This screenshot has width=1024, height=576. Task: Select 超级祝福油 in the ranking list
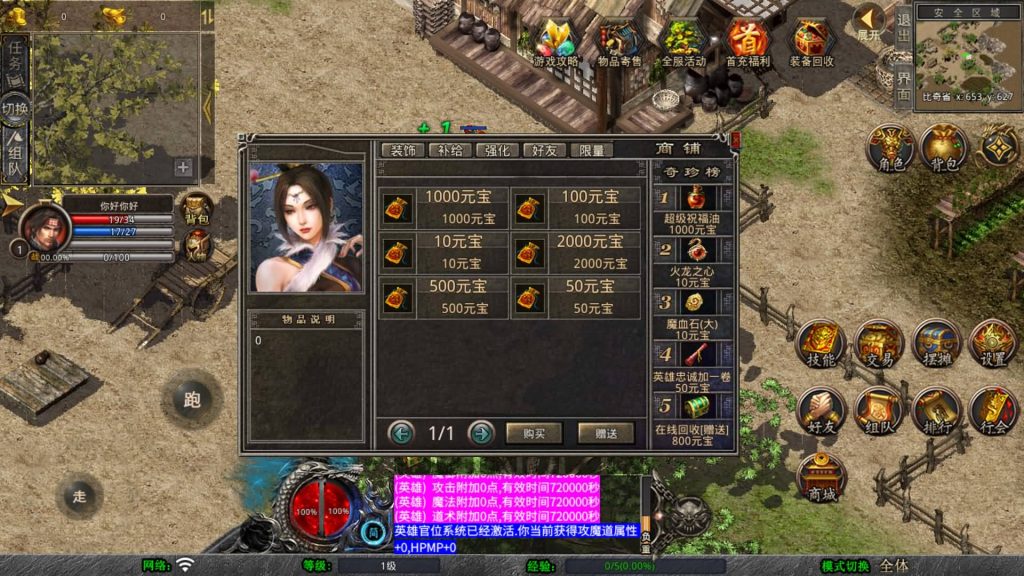pyautogui.click(x=694, y=210)
